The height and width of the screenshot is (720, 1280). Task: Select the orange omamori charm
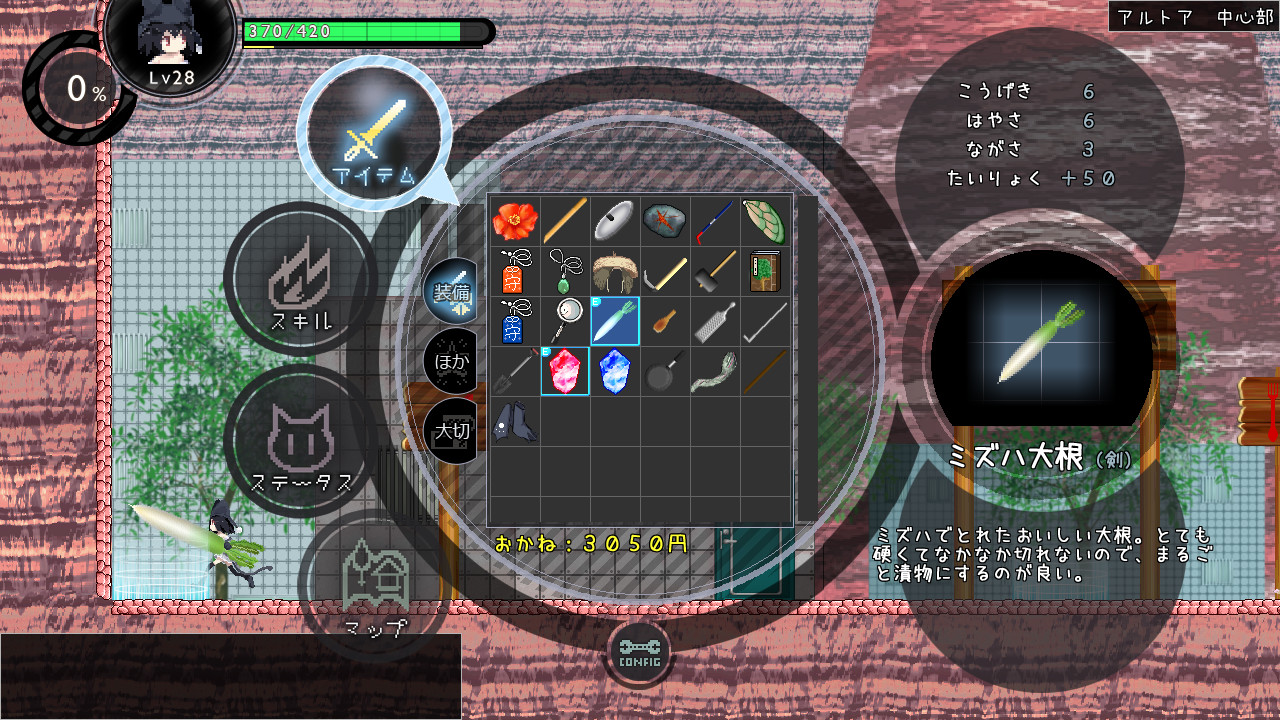pyautogui.click(x=515, y=271)
